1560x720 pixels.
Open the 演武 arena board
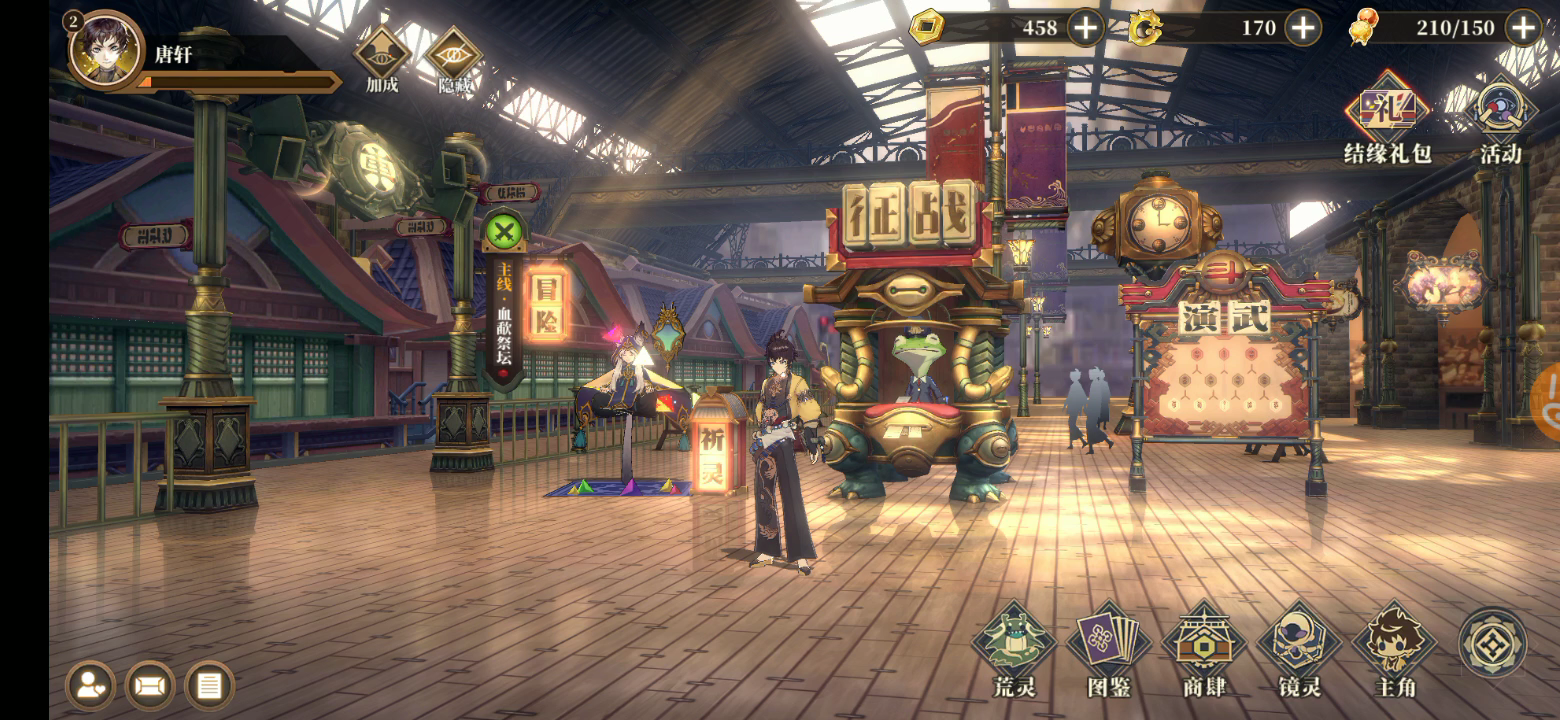[1224, 317]
